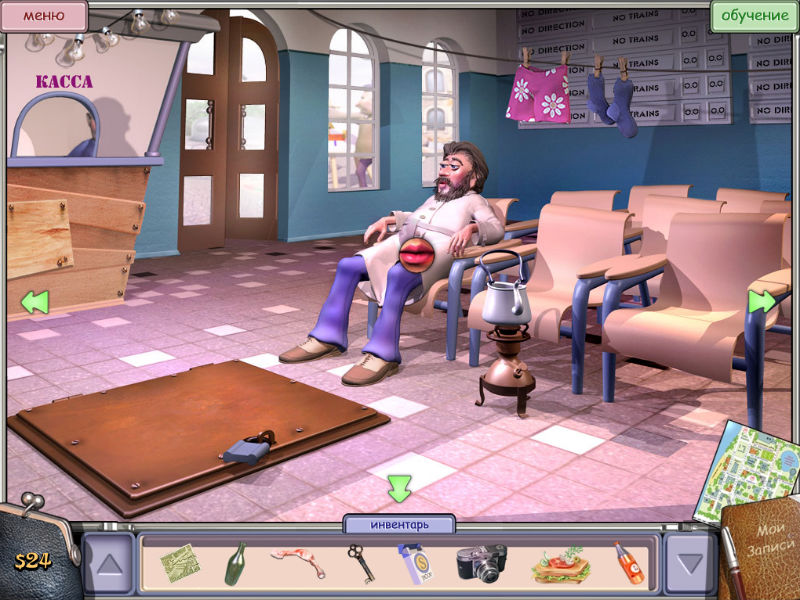Select the old key in the inventory
This screenshot has width=800, height=600.
[x=360, y=563]
